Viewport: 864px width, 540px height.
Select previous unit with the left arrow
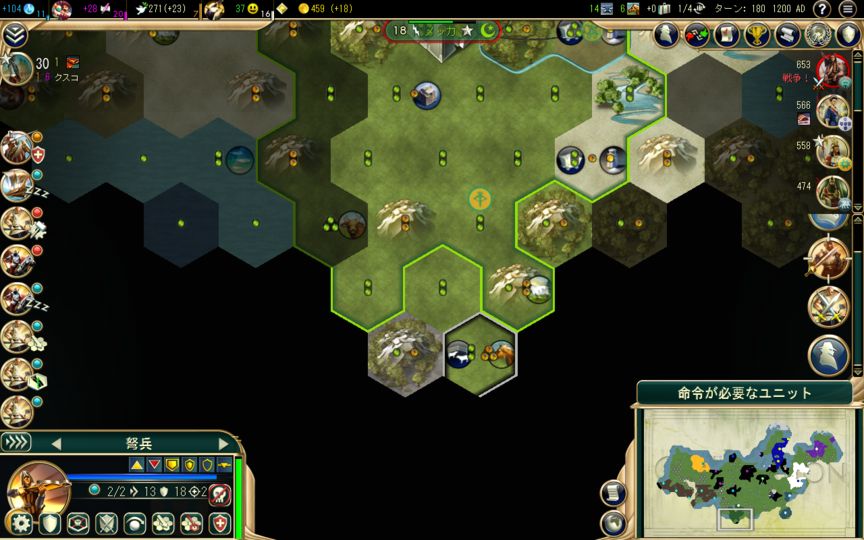click(x=56, y=443)
